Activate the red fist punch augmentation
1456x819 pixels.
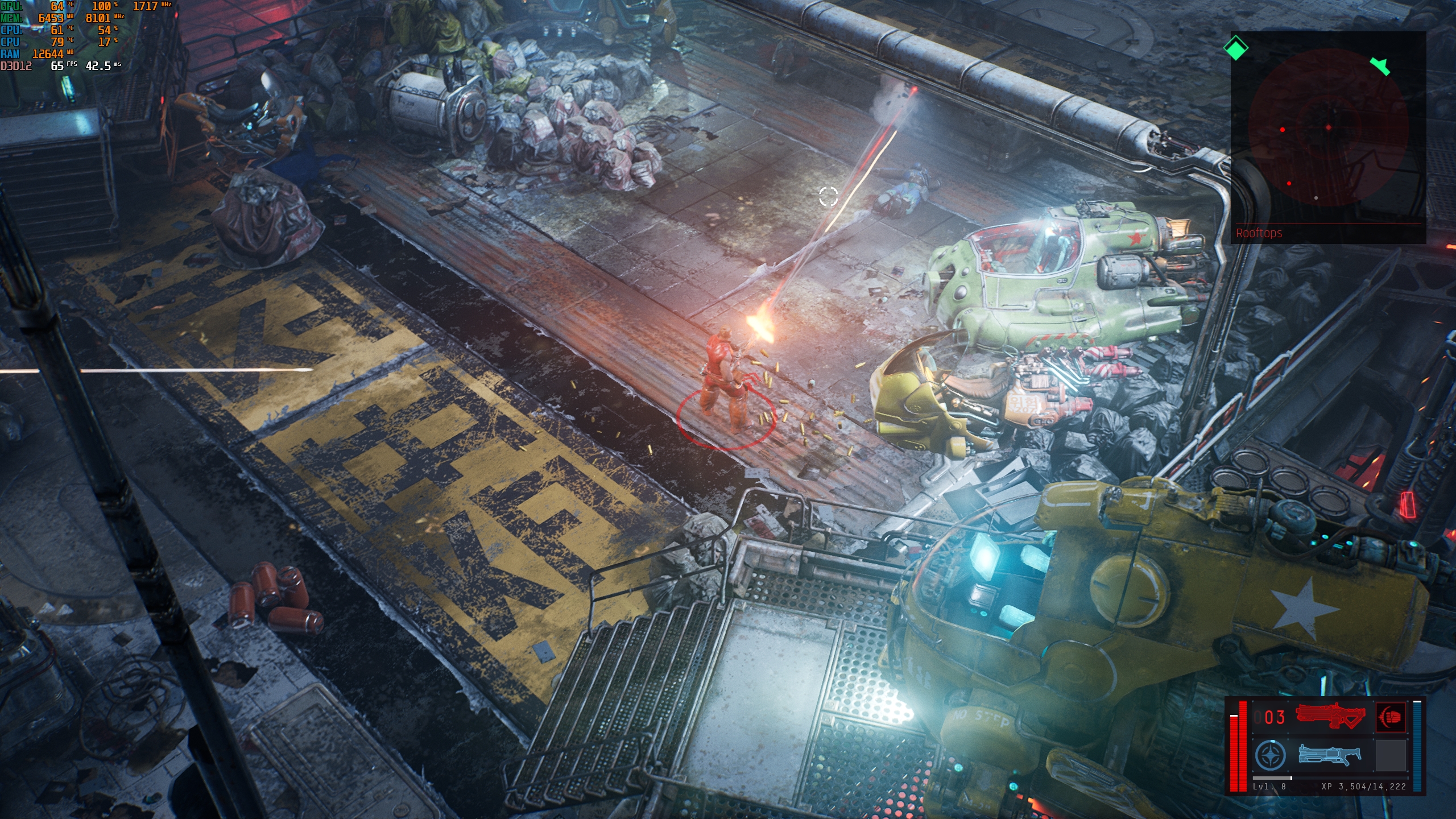coord(1391,717)
